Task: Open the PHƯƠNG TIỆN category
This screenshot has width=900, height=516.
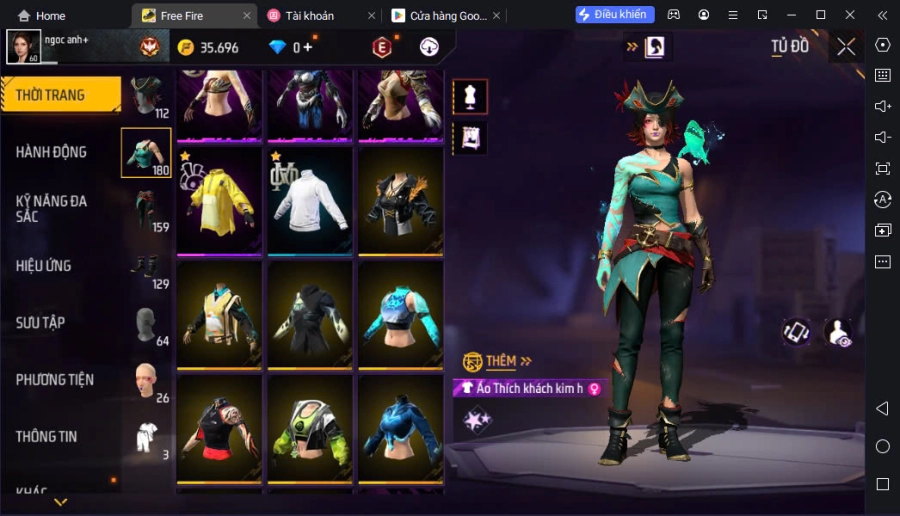Action: [x=55, y=380]
